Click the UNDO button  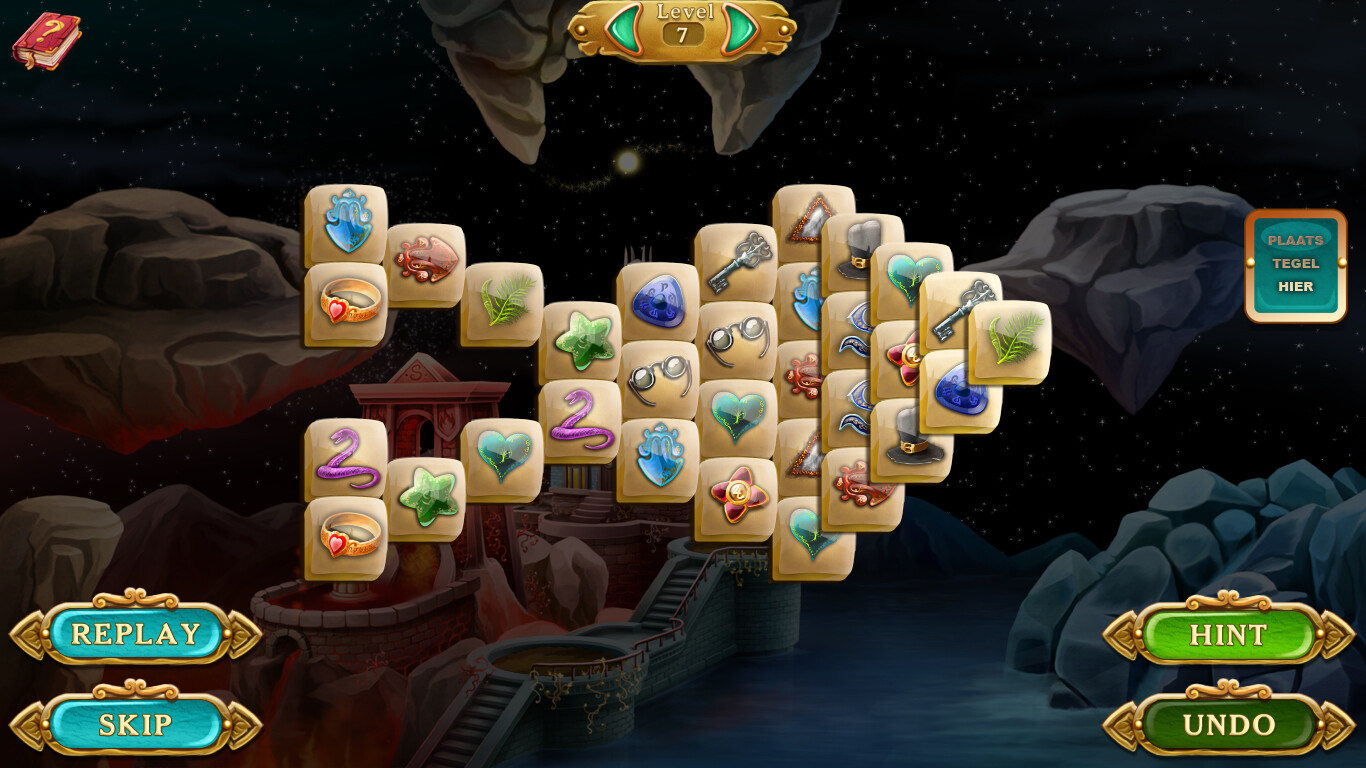point(1228,723)
